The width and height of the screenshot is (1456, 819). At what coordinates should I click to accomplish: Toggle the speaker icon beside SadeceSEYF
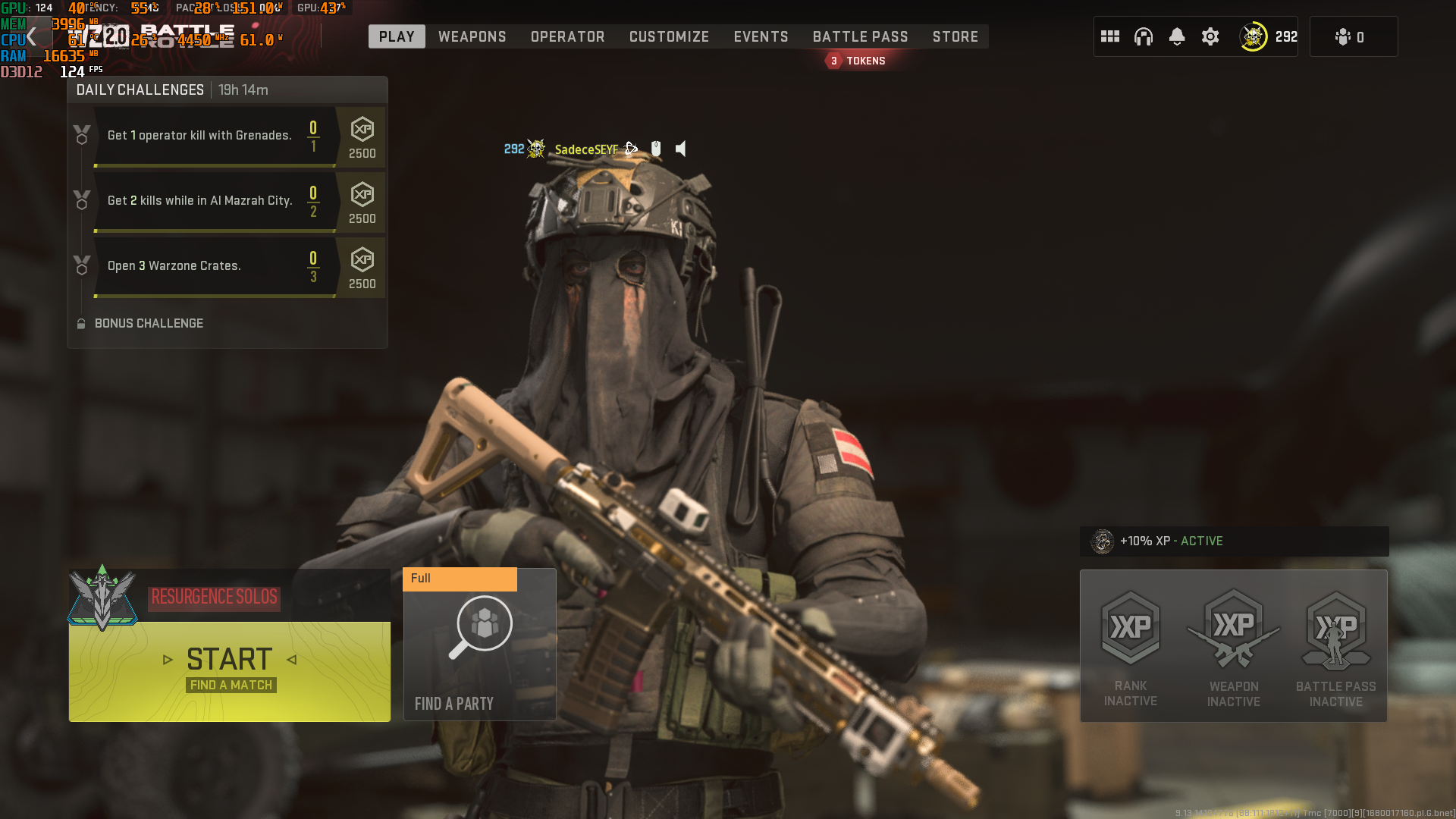pyautogui.click(x=681, y=149)
